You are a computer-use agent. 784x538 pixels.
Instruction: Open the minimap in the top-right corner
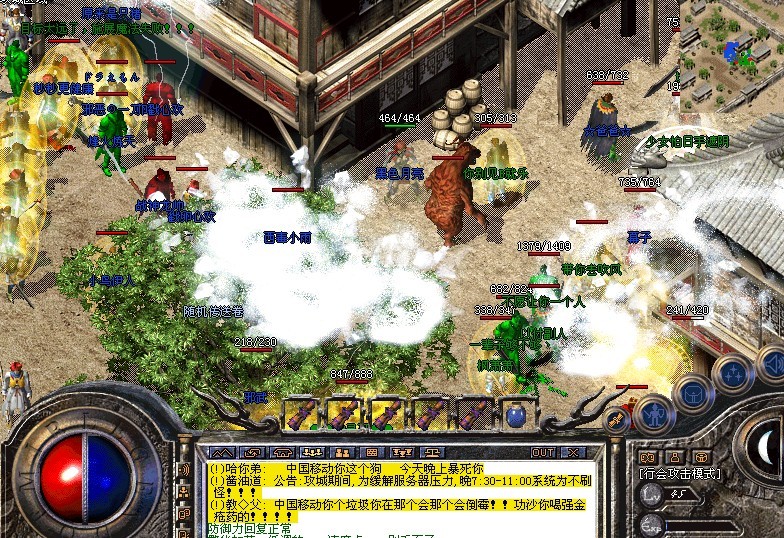731,50
